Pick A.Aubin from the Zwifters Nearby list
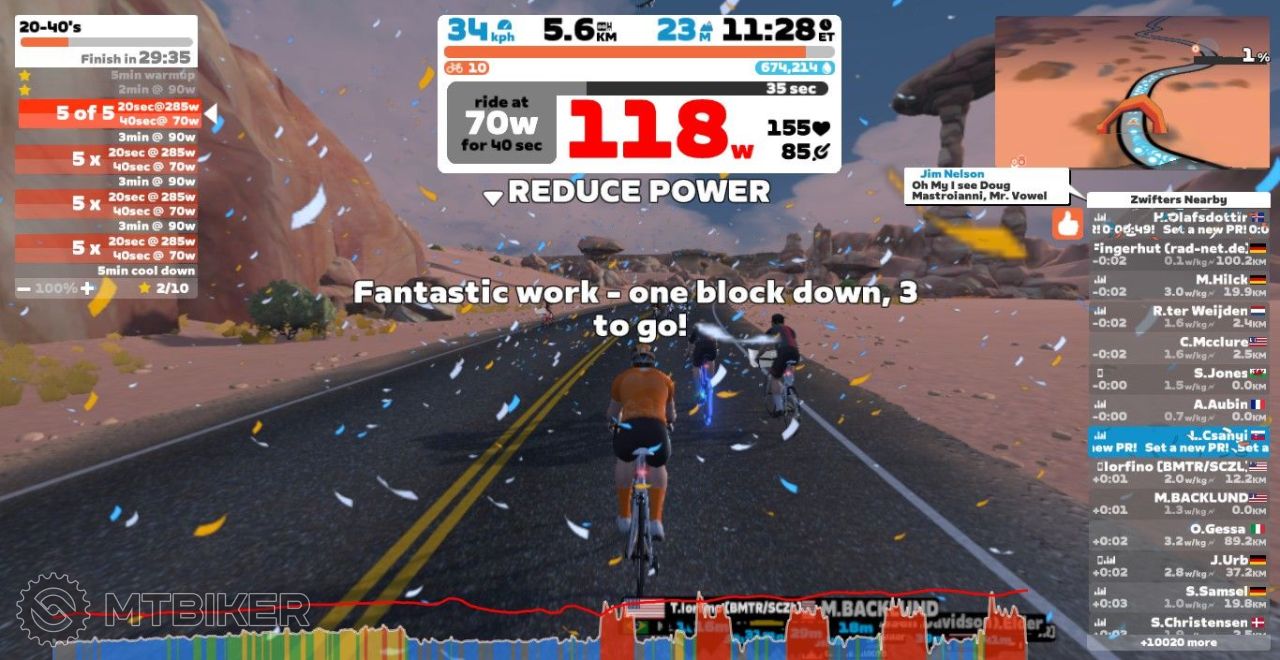Screen dimensions: 1280x660 1178,410
